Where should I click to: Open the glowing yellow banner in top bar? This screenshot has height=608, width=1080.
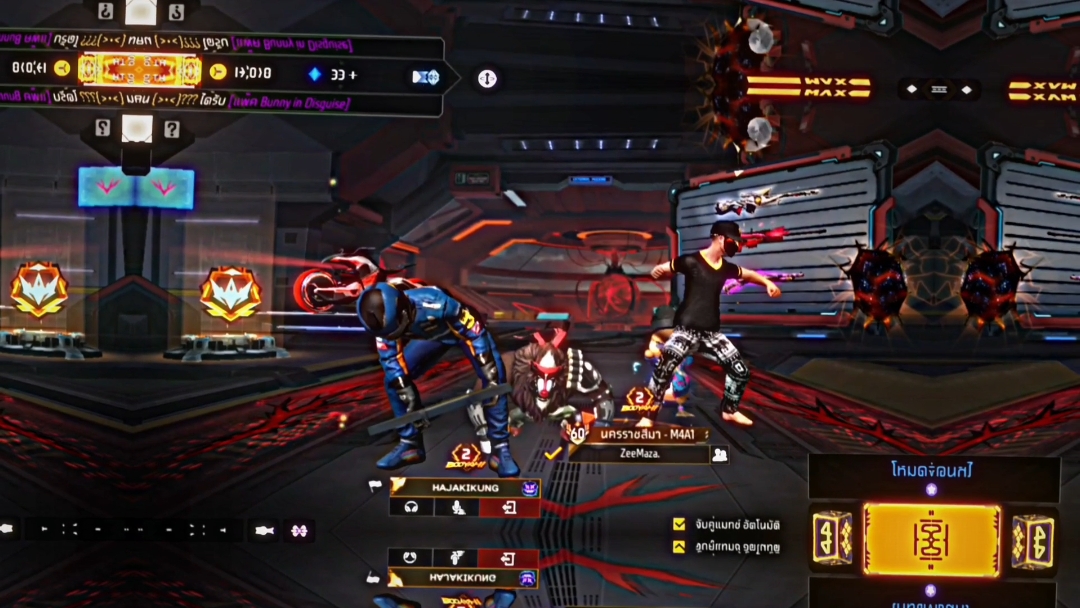(x=140, y=70)
